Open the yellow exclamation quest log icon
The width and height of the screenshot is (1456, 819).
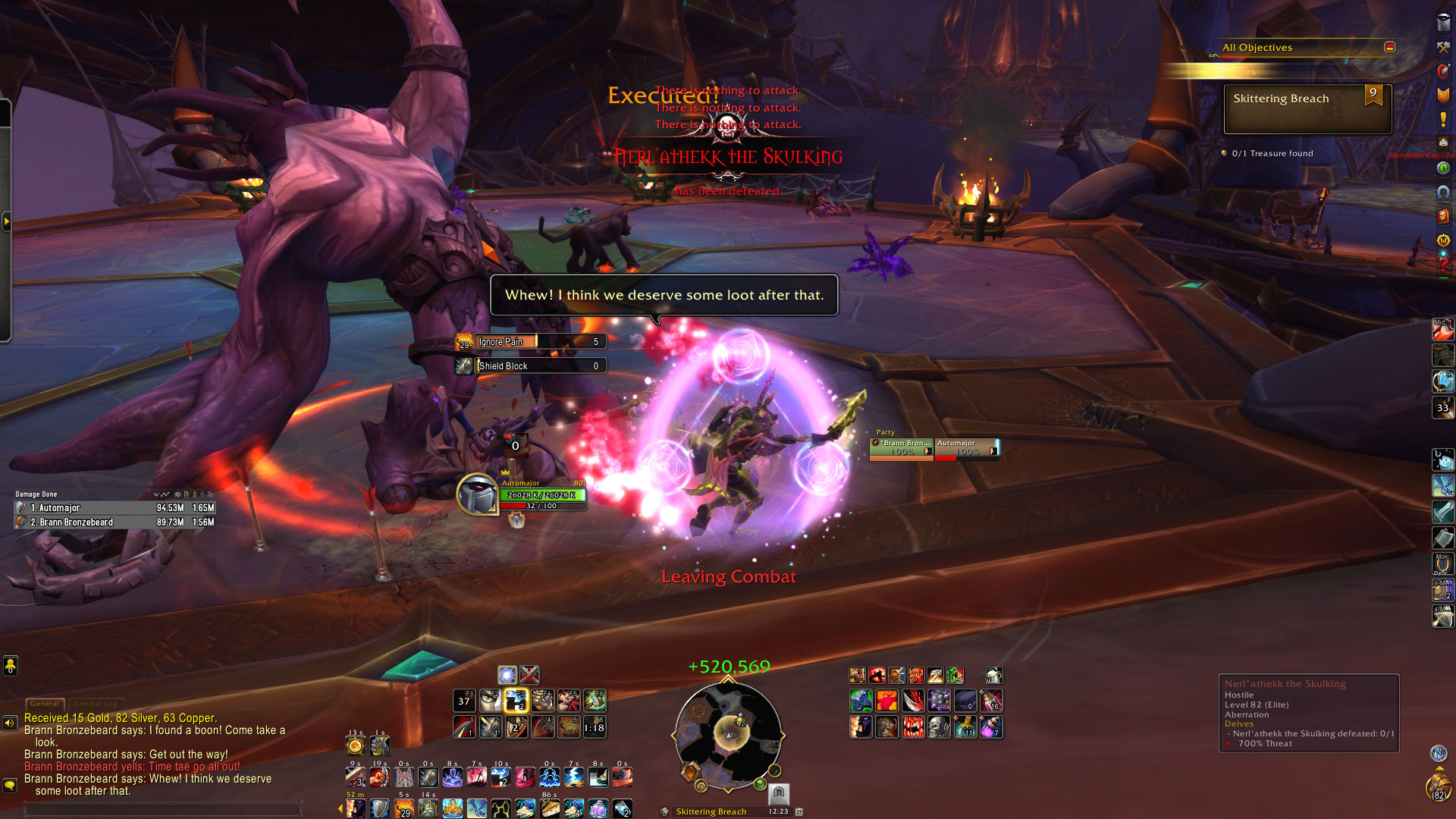point(1443,120)
